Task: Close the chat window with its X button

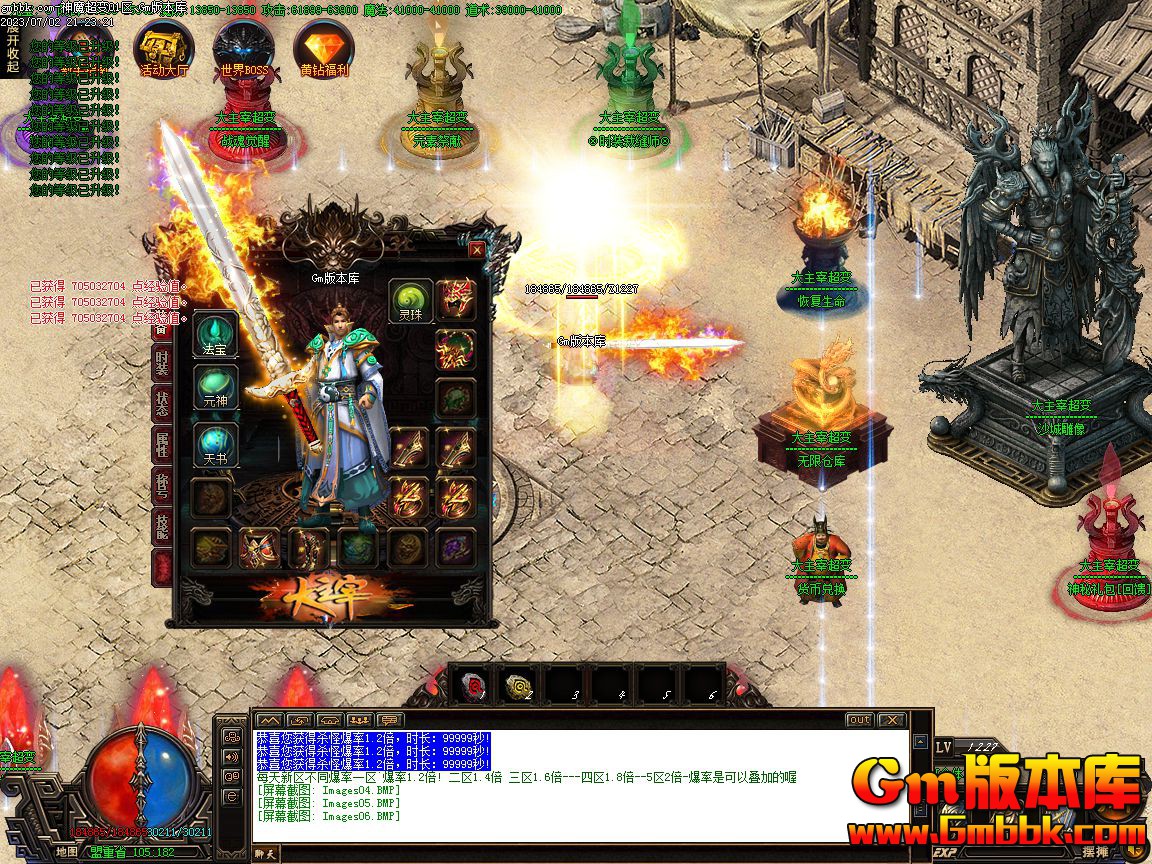Action: 890,720
